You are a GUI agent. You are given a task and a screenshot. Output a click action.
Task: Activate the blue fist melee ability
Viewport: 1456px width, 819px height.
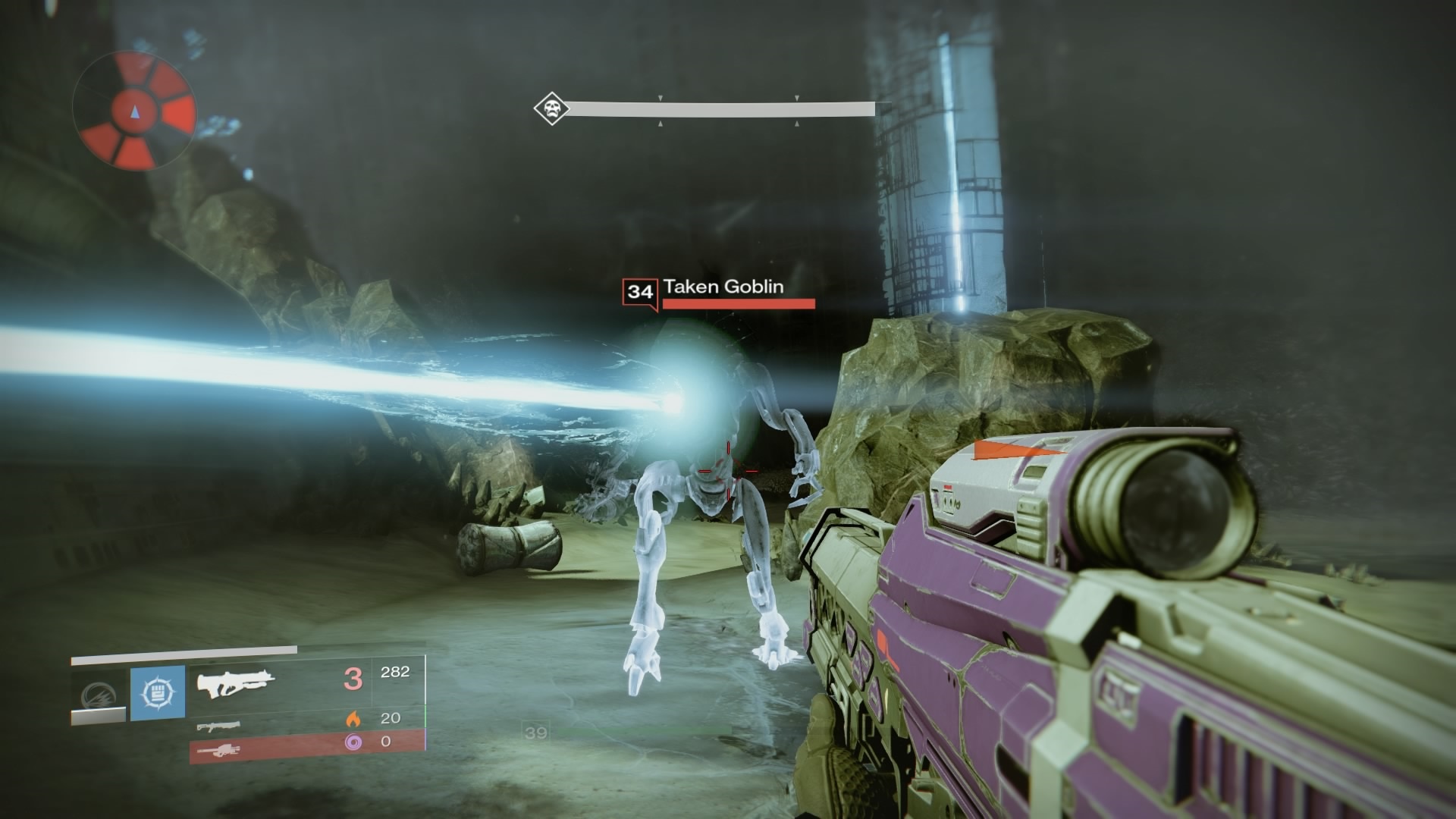click(158, 693)
